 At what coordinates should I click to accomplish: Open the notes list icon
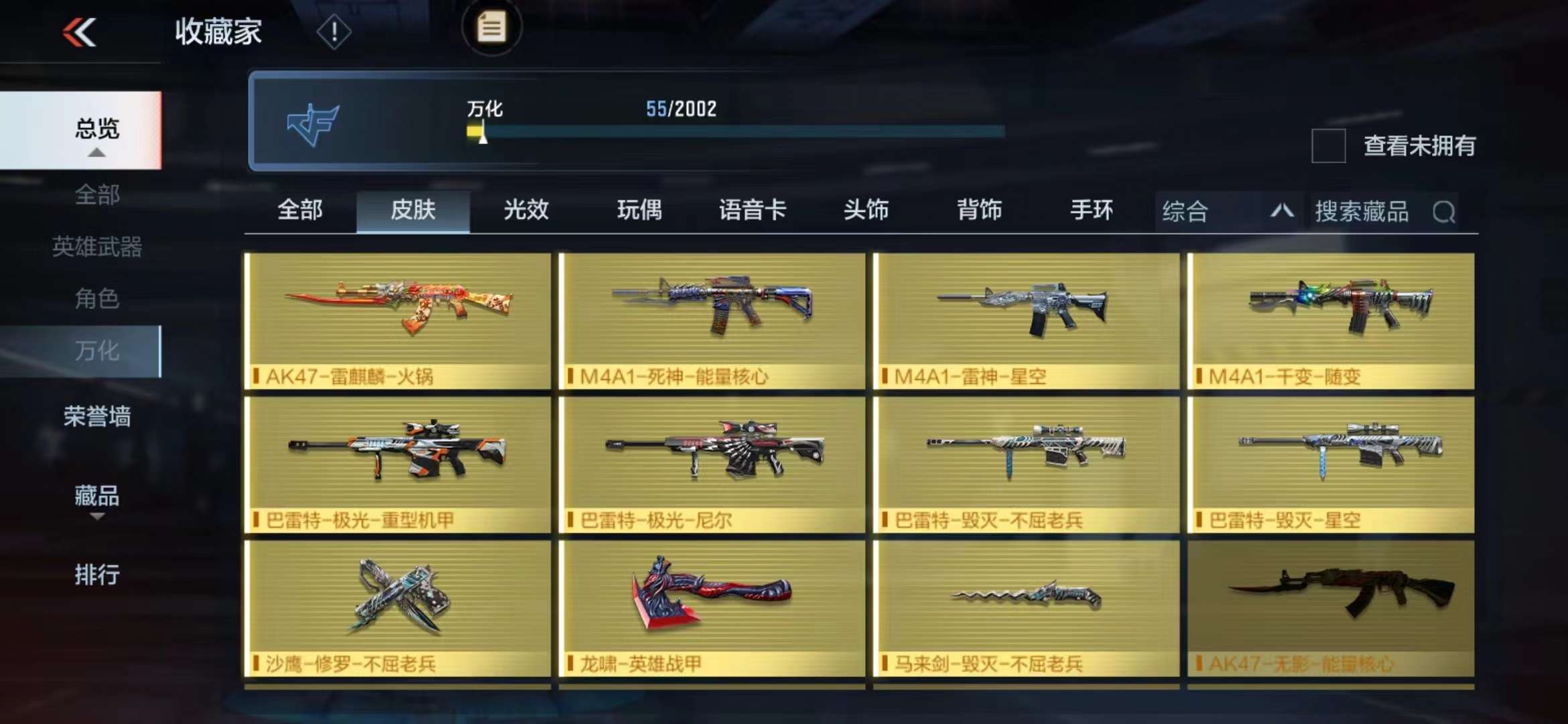tap(491, 28)
